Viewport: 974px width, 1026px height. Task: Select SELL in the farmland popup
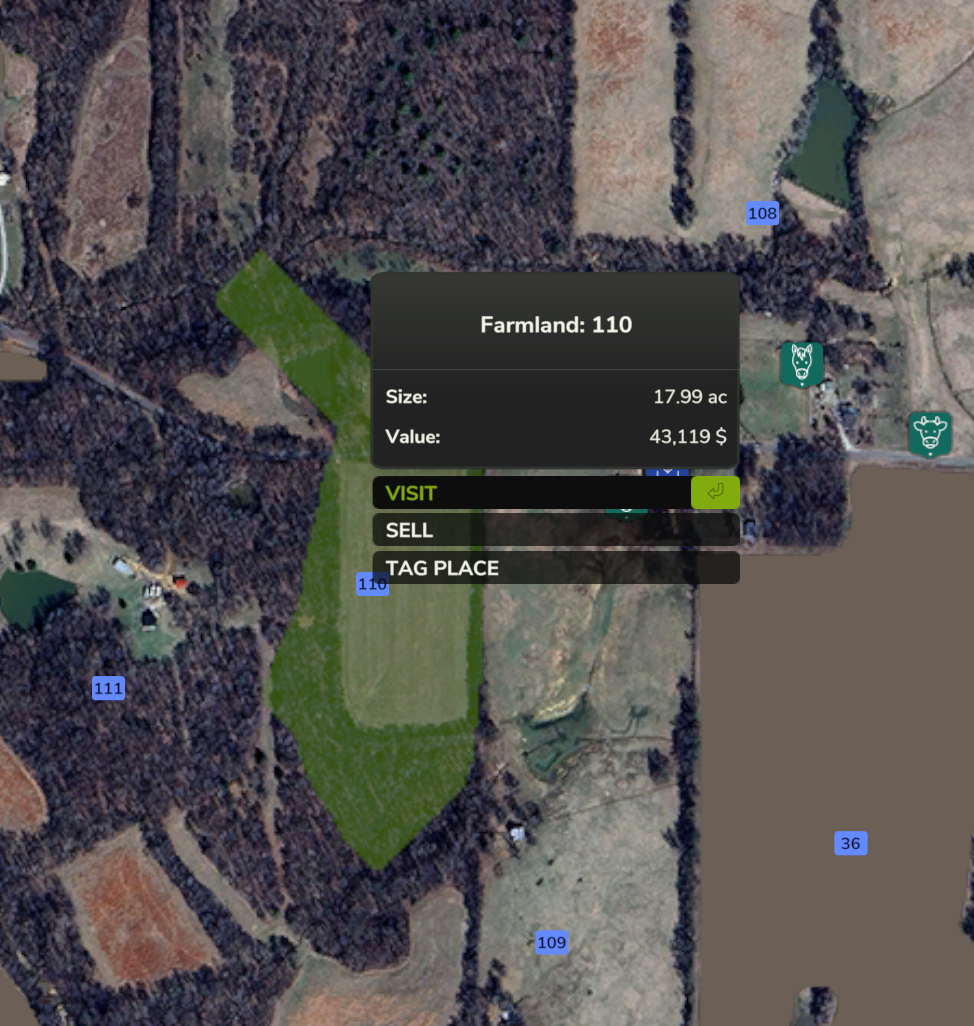click(555, 530)
